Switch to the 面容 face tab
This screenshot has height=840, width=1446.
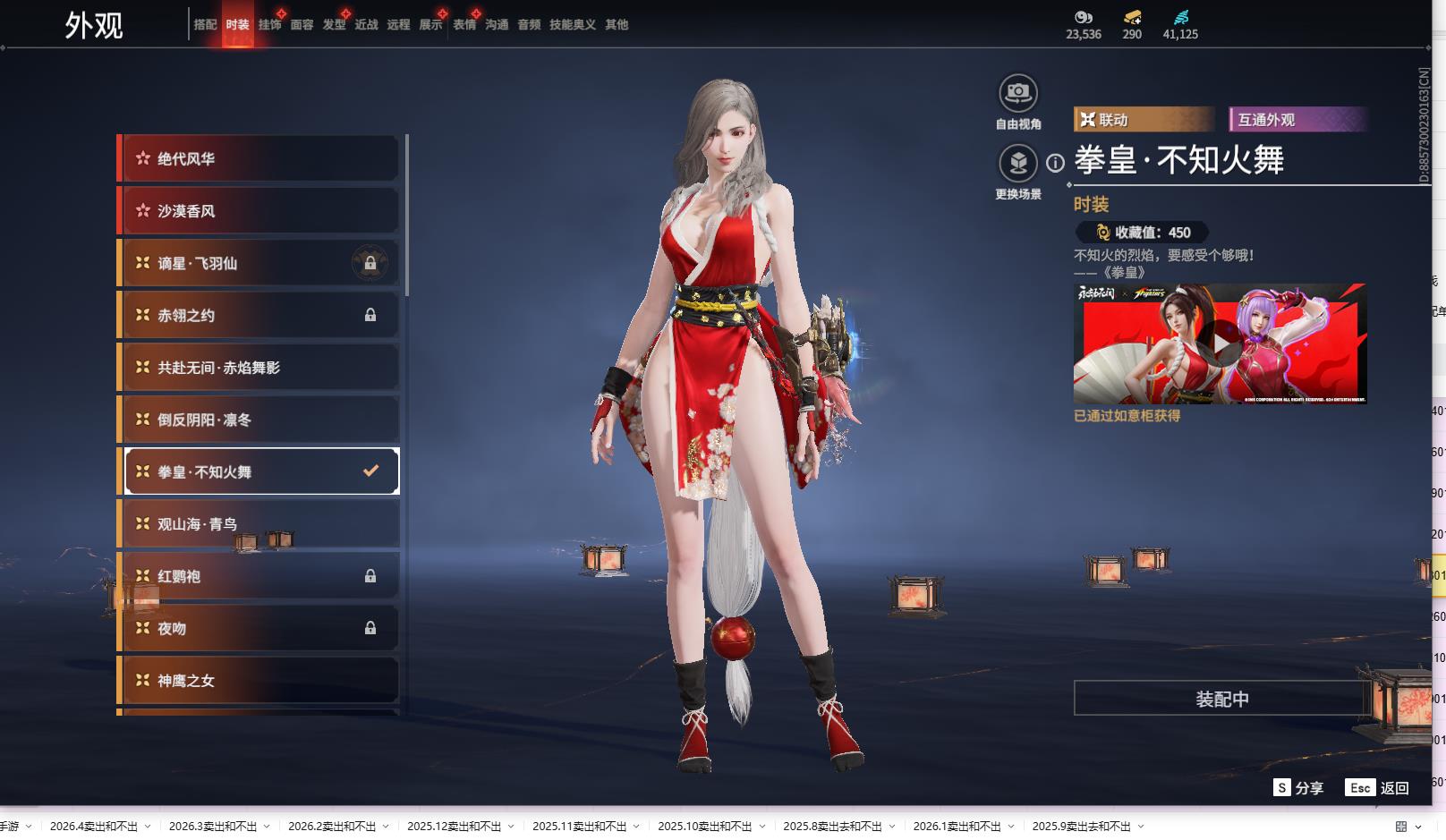[x=302, y=25]
